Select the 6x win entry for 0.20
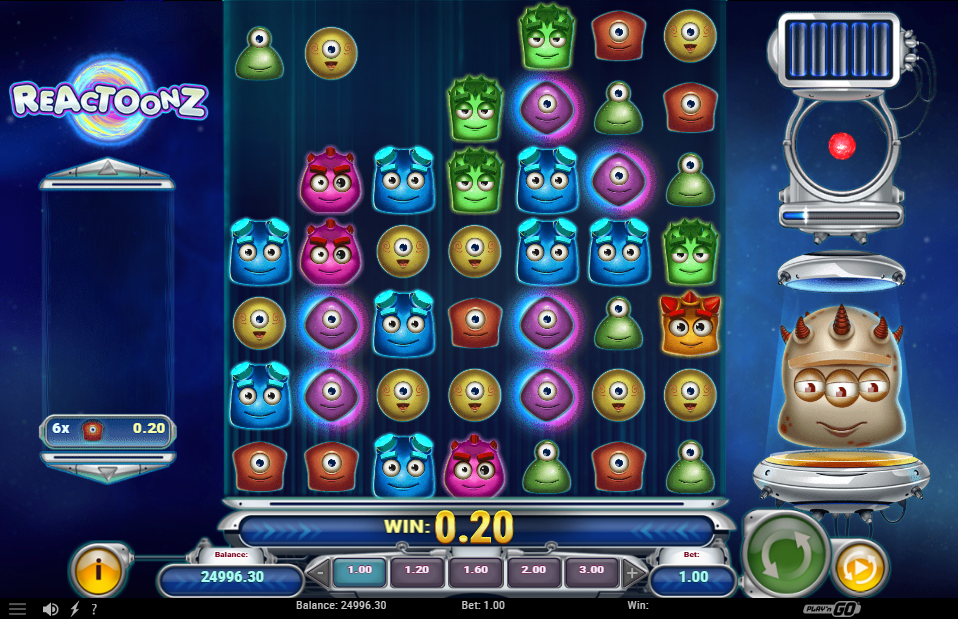 [108, 430]
